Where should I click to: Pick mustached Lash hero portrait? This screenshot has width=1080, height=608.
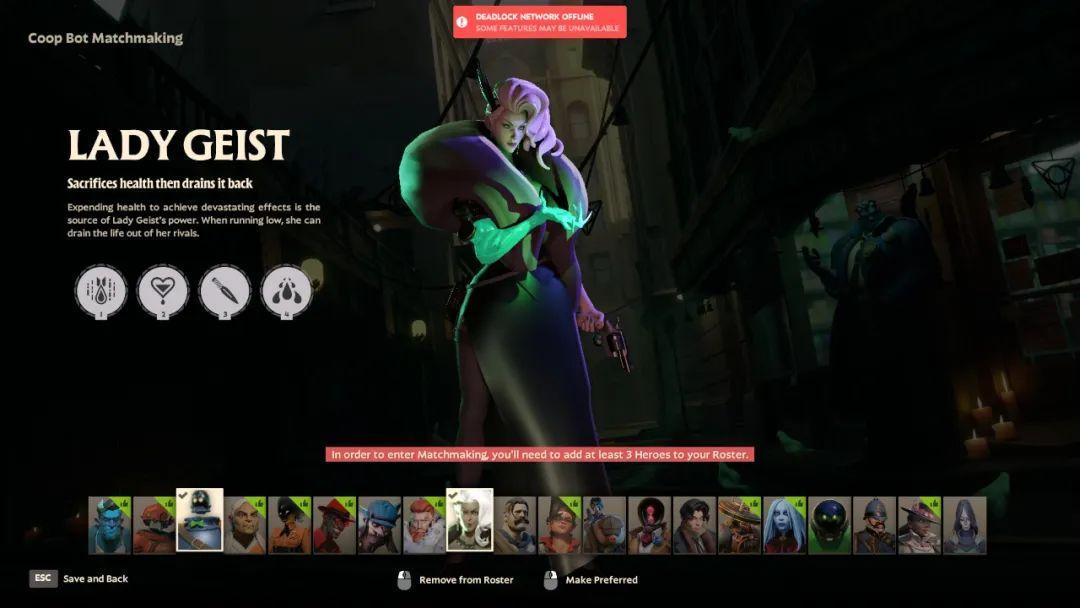click(514, 525)
